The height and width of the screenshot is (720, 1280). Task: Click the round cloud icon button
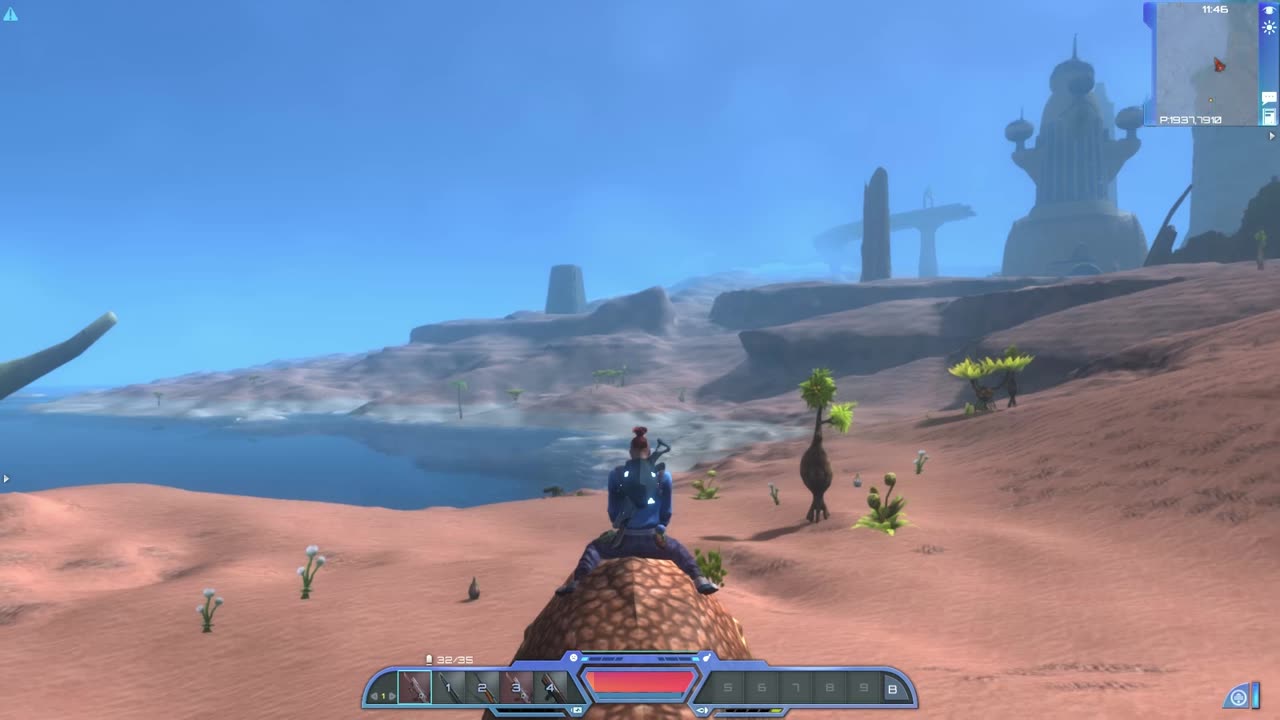(1239, 697)
